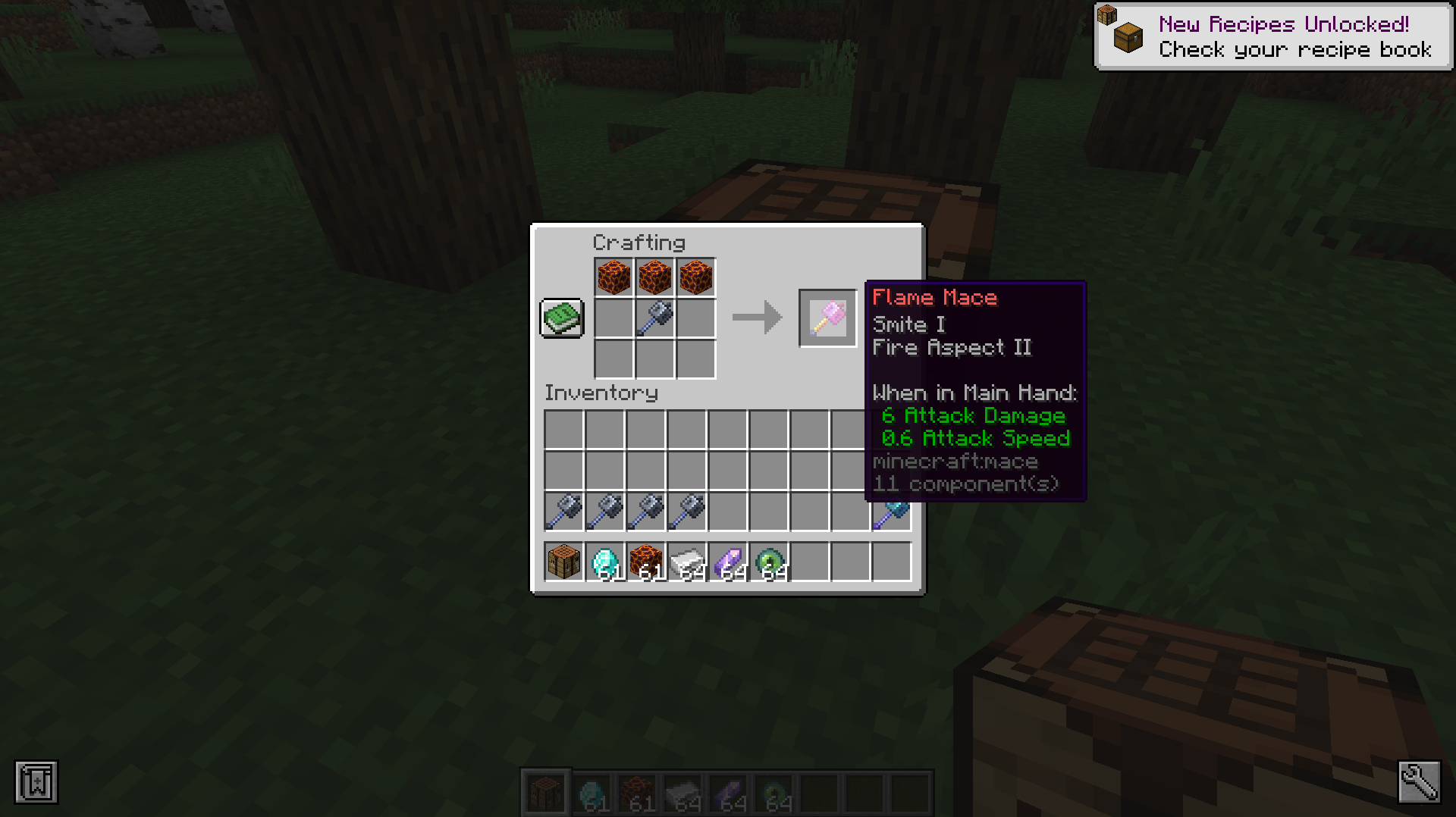Select the cyan mace partly behind the tooltip

tap(892, 515)
